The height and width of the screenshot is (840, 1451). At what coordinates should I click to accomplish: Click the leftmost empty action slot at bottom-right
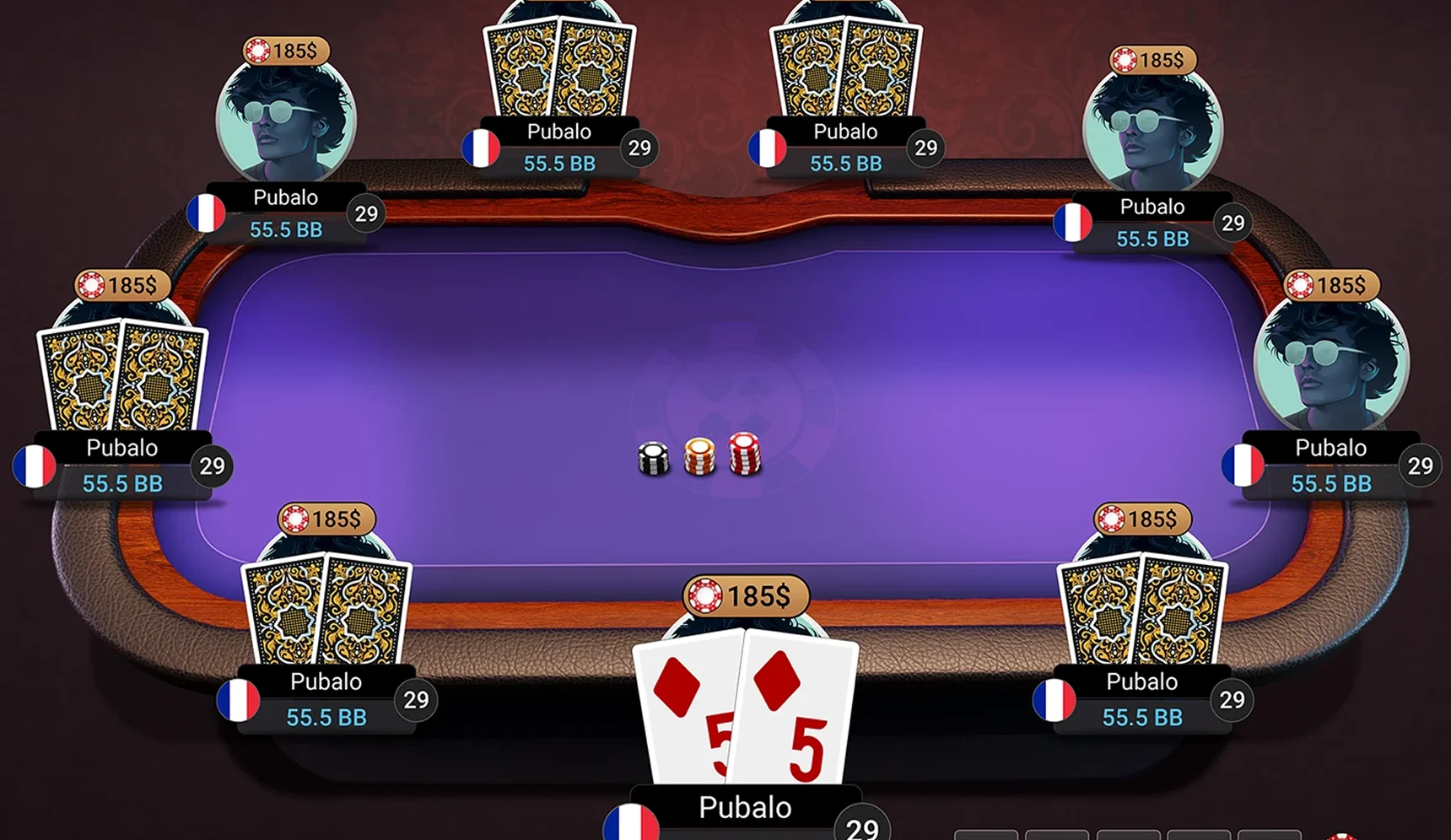pyautogui.click(x=987, y=835)
